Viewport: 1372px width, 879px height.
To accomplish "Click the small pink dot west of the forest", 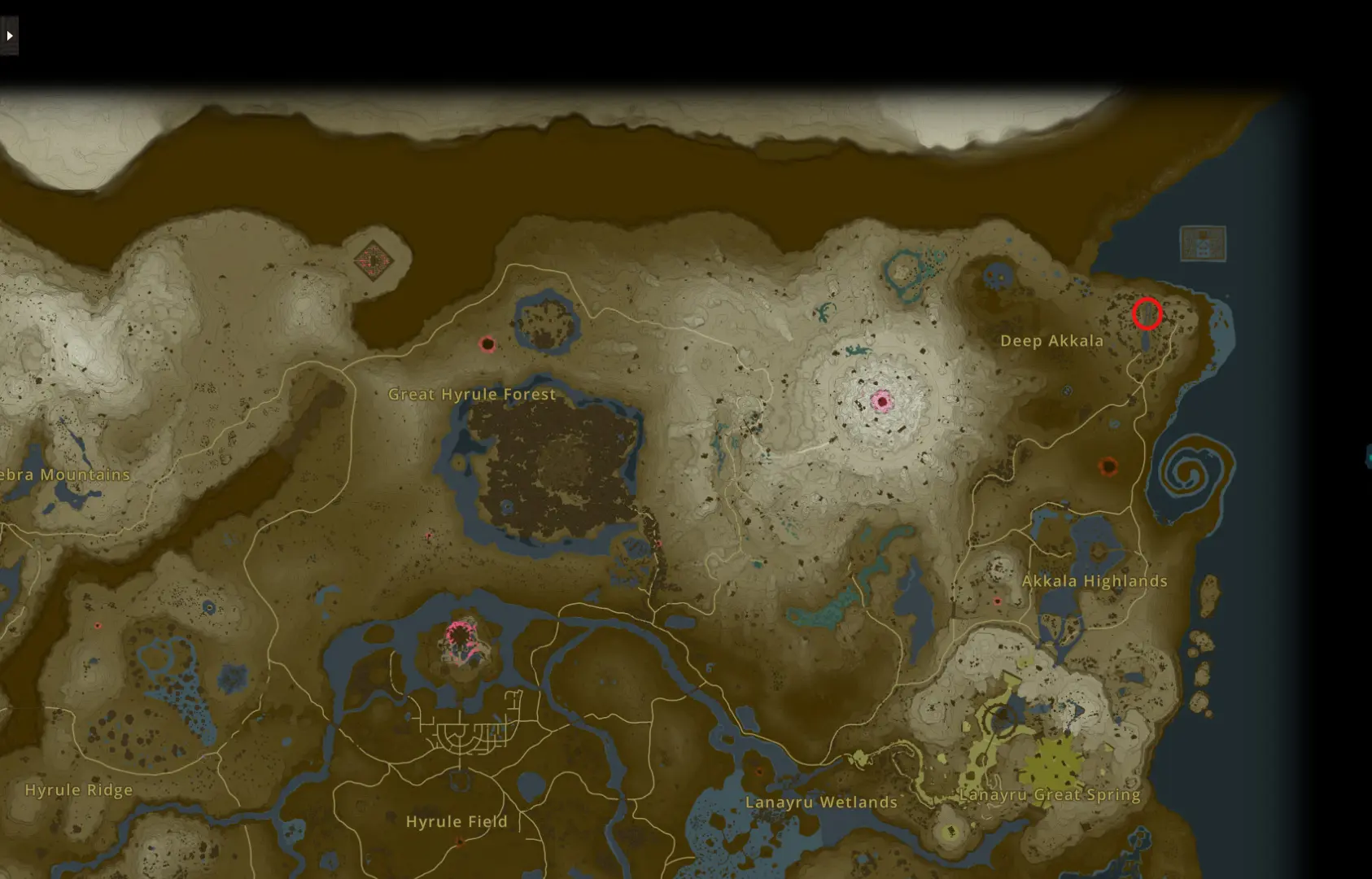I will tap(429, 533).
